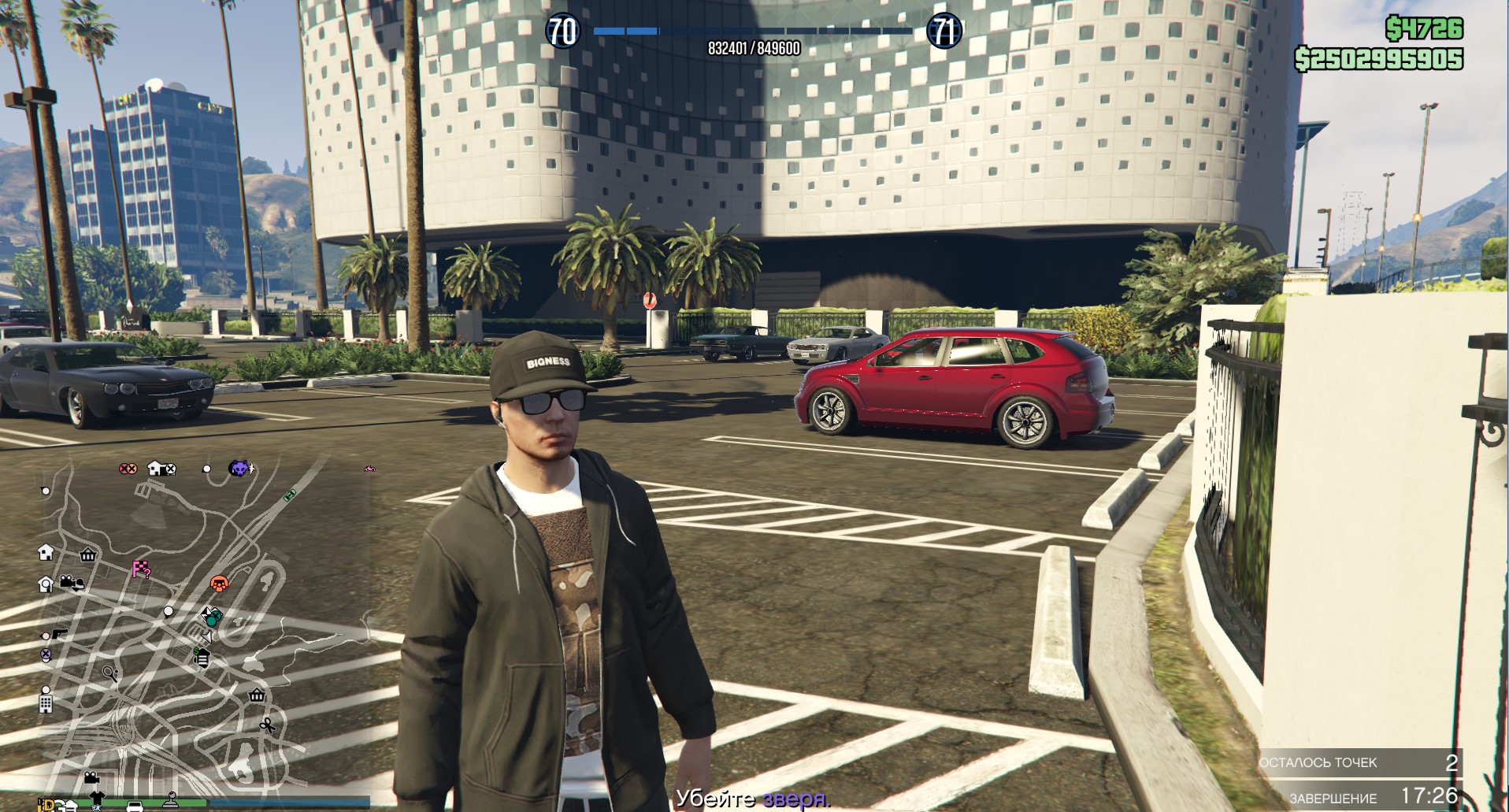Image resolution: width=1509 pixels, height=812 pixels.
Task: Click the purple beast marker on the minimap
Action: click(x=239, y=469)
